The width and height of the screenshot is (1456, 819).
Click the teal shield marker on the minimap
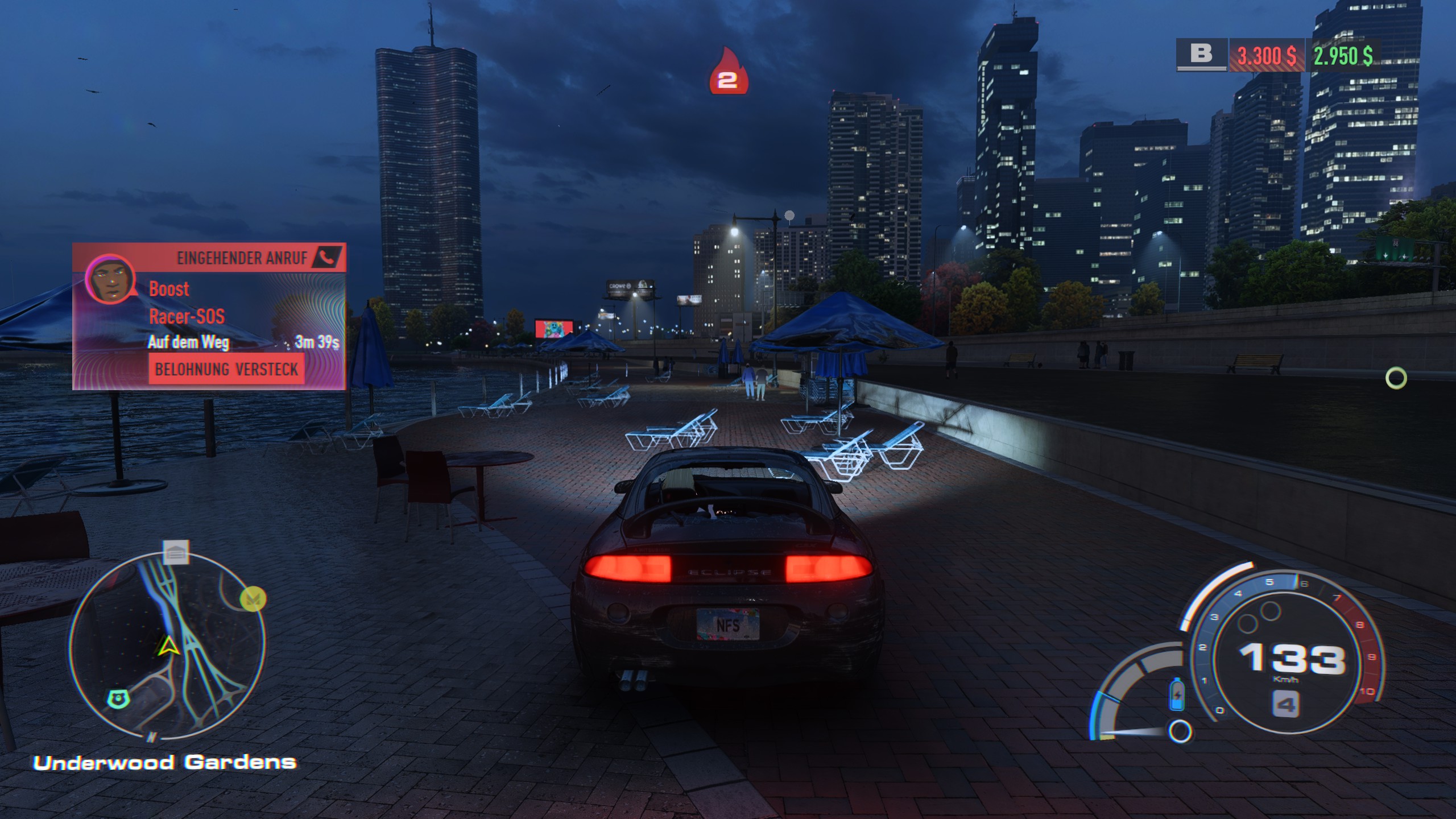(118, 697)
